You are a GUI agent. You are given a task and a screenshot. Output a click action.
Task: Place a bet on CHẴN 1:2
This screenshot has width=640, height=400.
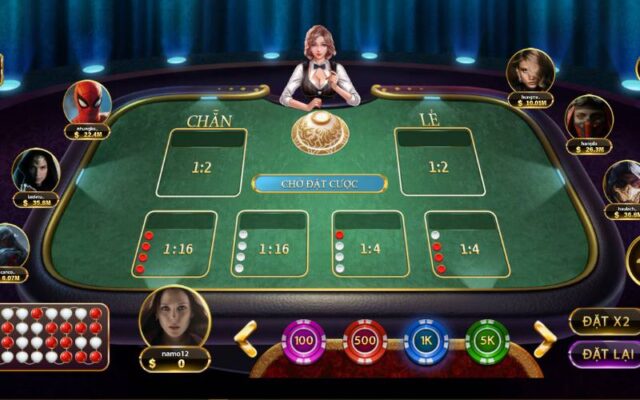coord(201,162)
